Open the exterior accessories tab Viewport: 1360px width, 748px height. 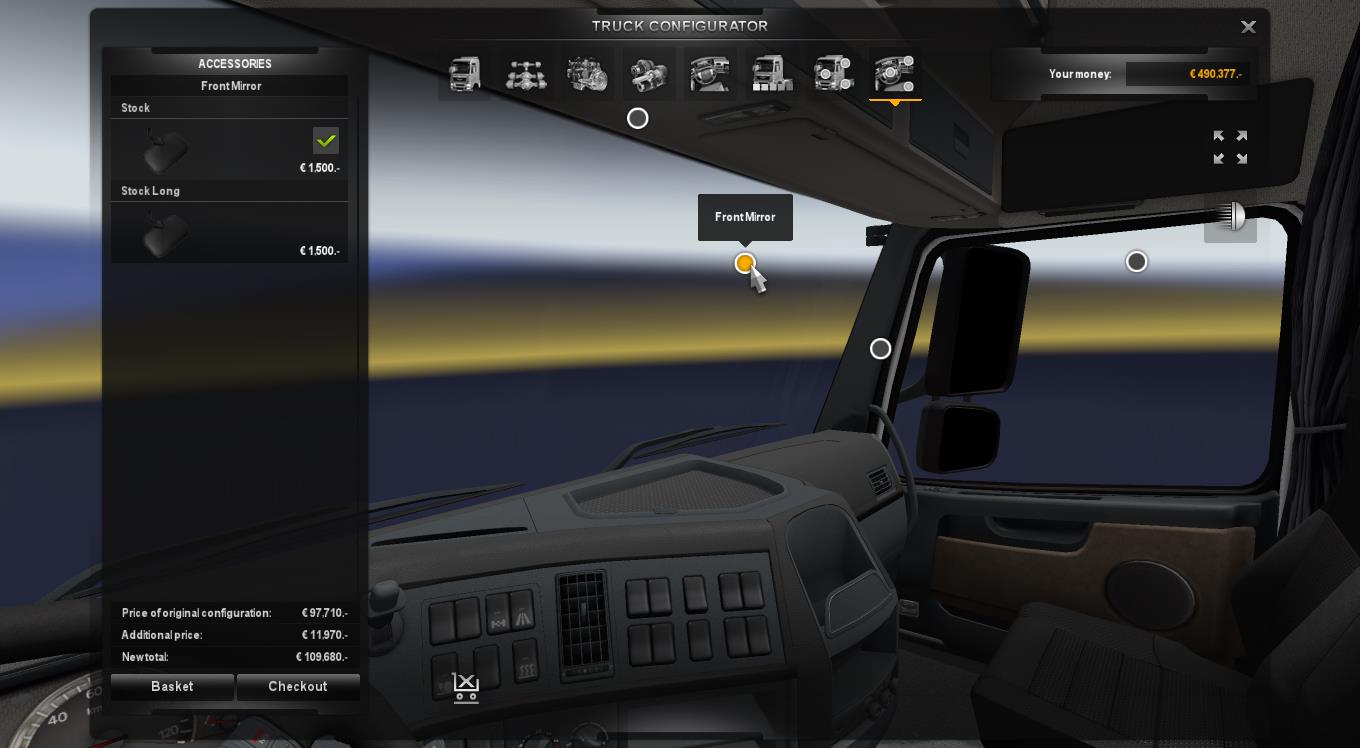pyautogui.click(x=833, y=74)
